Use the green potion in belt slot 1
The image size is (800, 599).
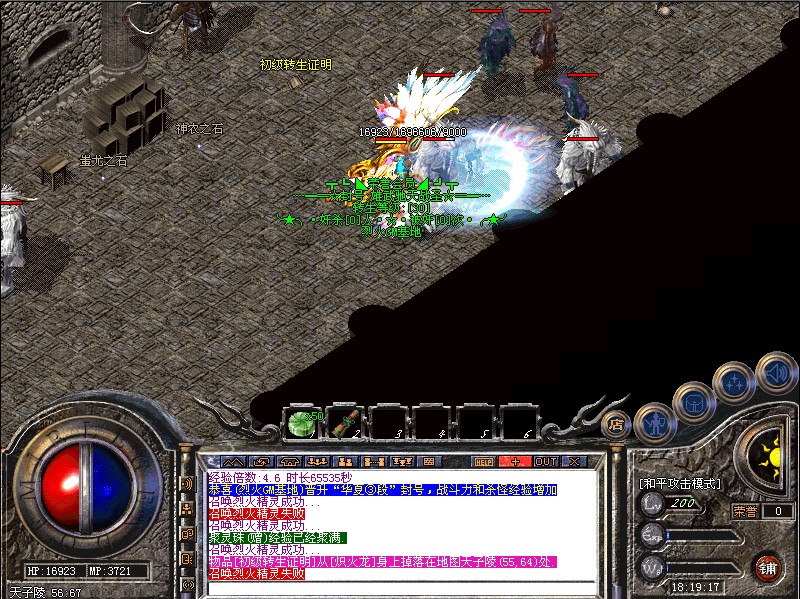point(301,423)
